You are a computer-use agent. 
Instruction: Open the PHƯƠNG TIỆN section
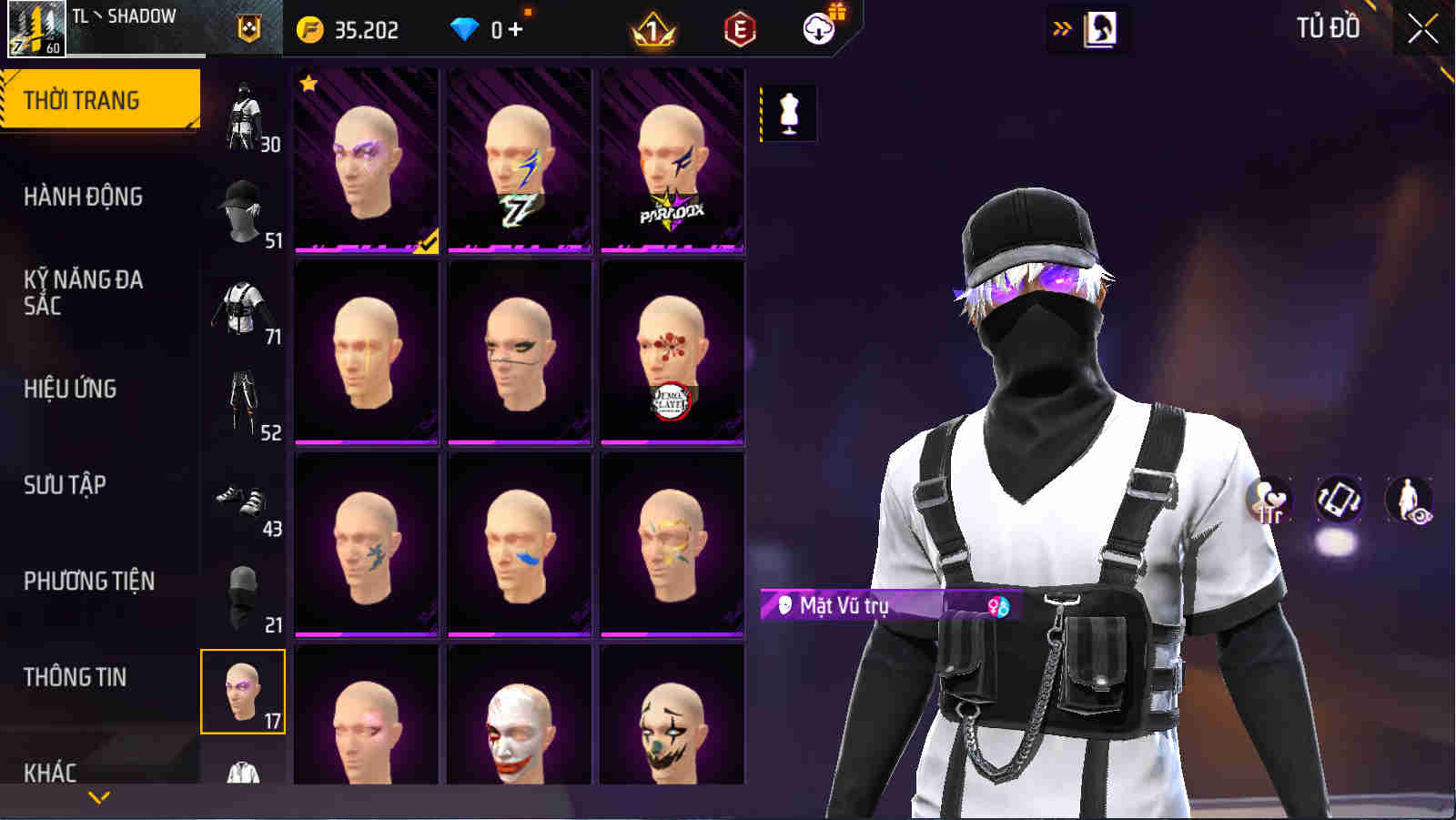[x=90, y=581]
